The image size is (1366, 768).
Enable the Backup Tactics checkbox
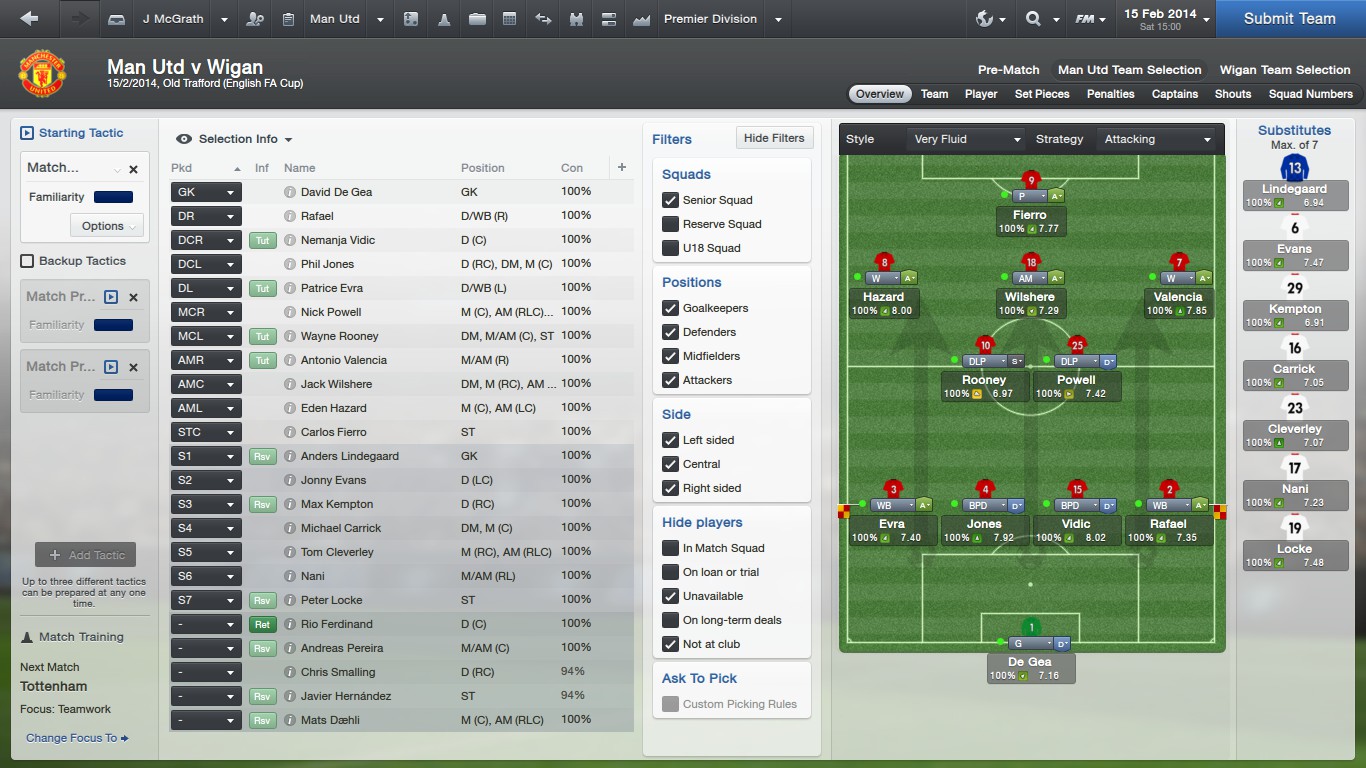[x=27, y=261]
